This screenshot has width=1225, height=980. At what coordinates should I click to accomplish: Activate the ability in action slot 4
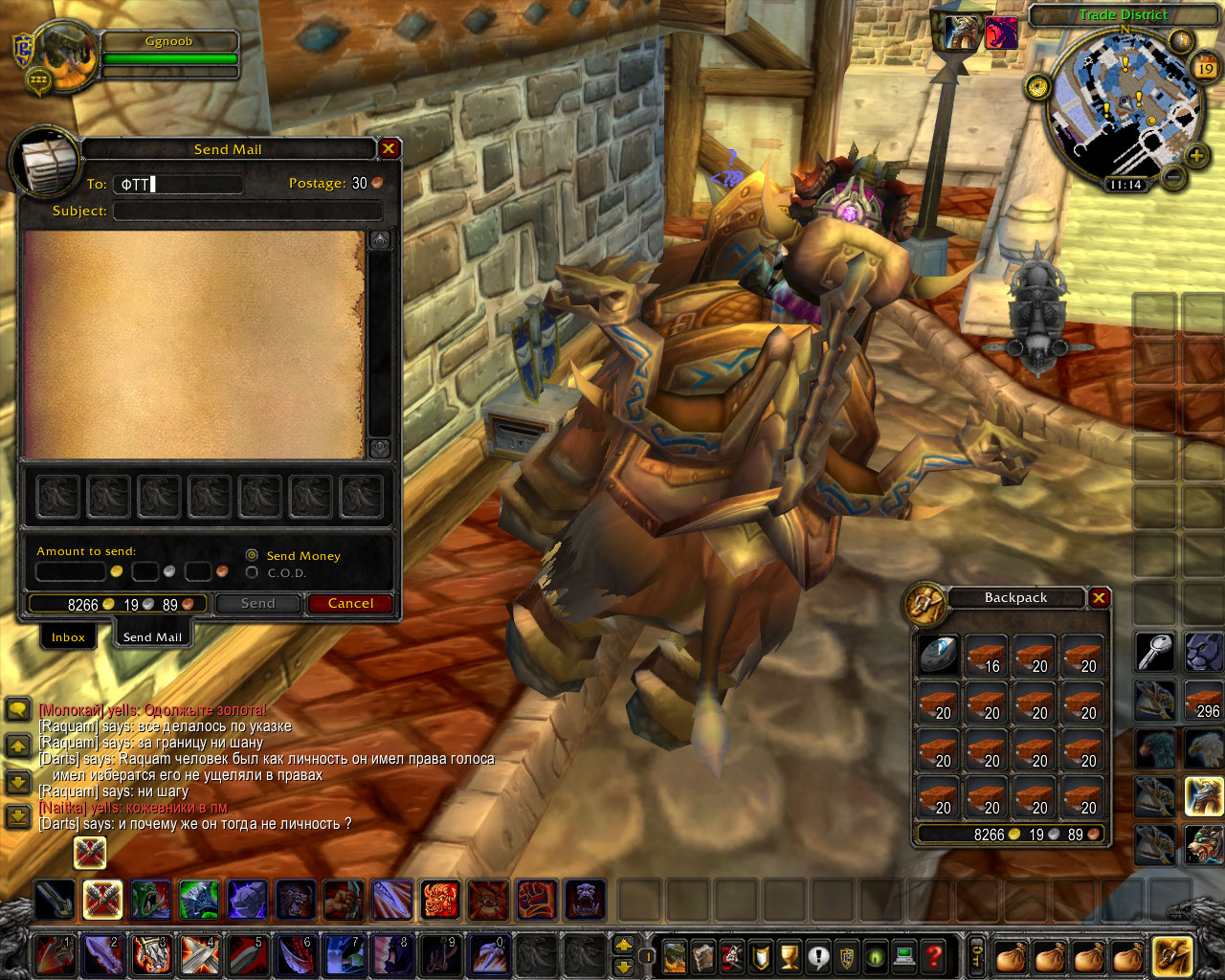(198, 955)
